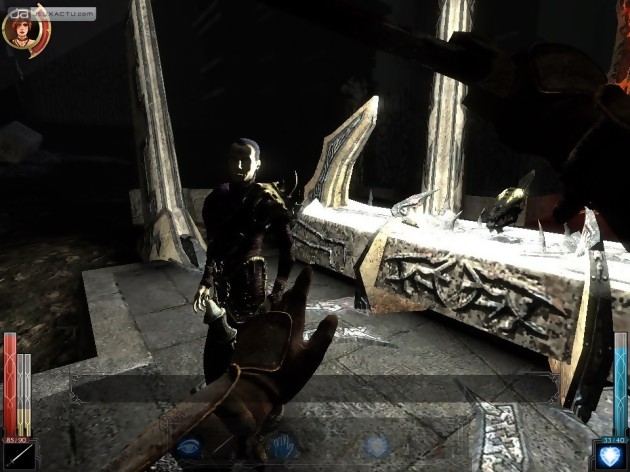The image size is (630, 472).
Task: Activate the blue hand spell icon
Action: pos(281,446)
